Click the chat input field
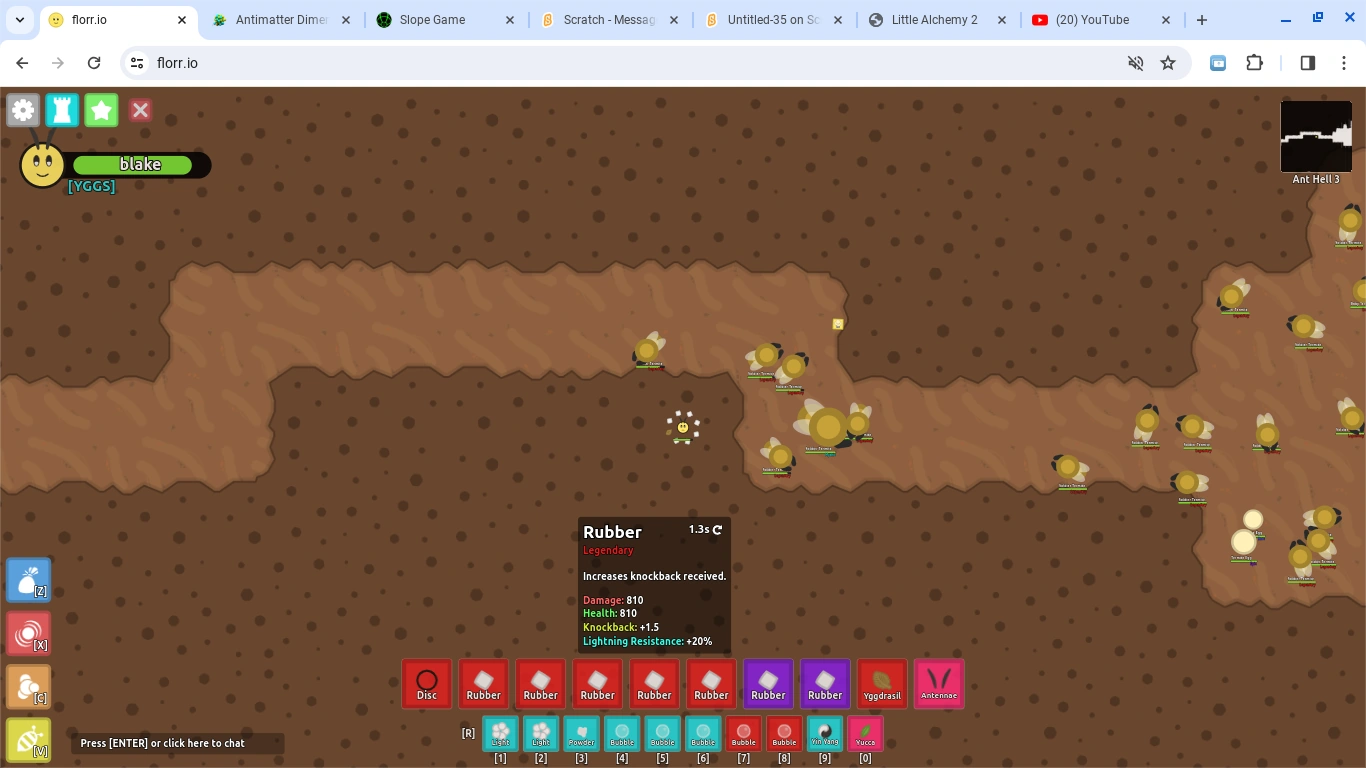1366x768 pixels. pos(177,743)
